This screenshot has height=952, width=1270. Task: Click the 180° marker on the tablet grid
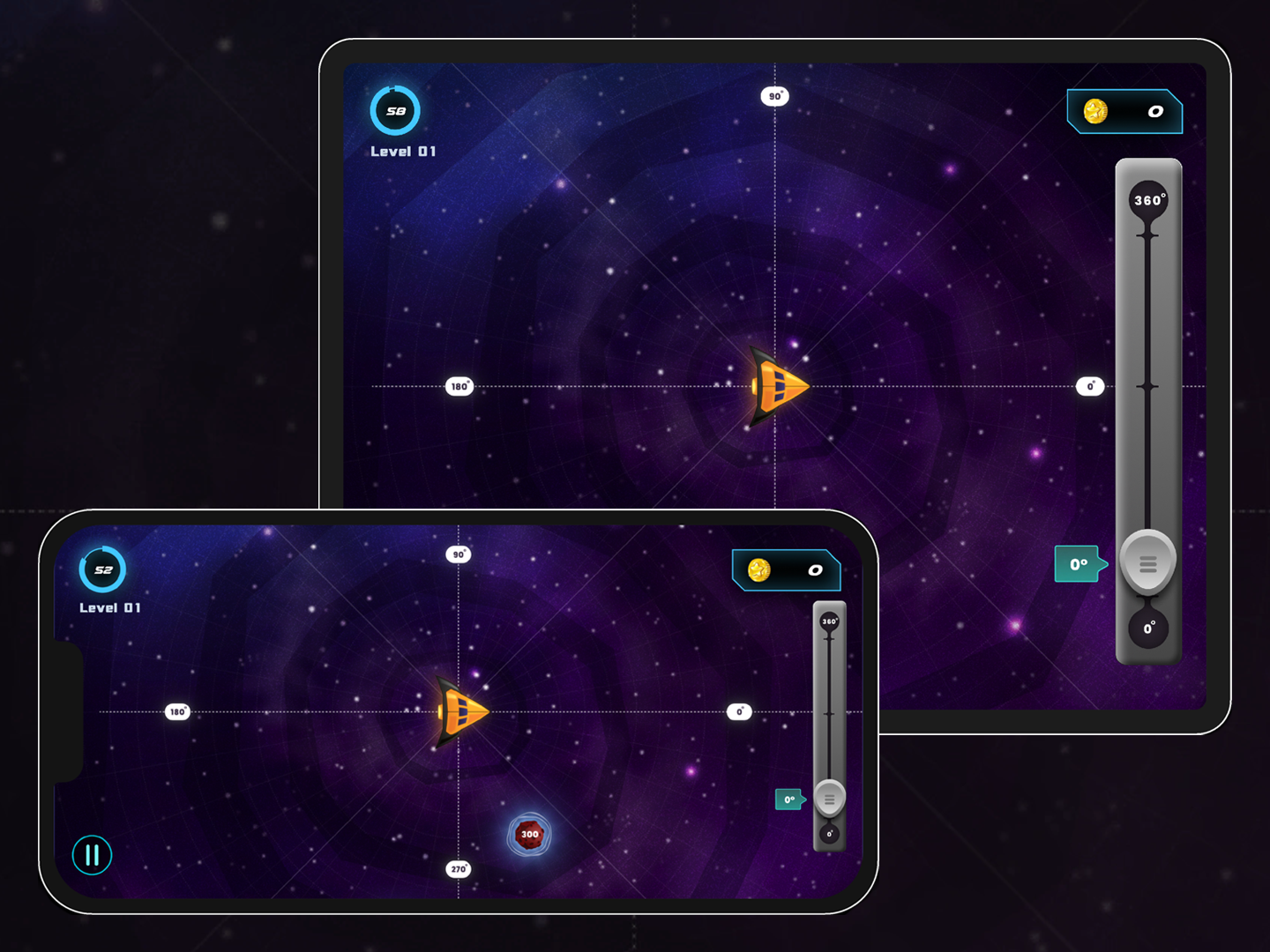coord(459,385)
